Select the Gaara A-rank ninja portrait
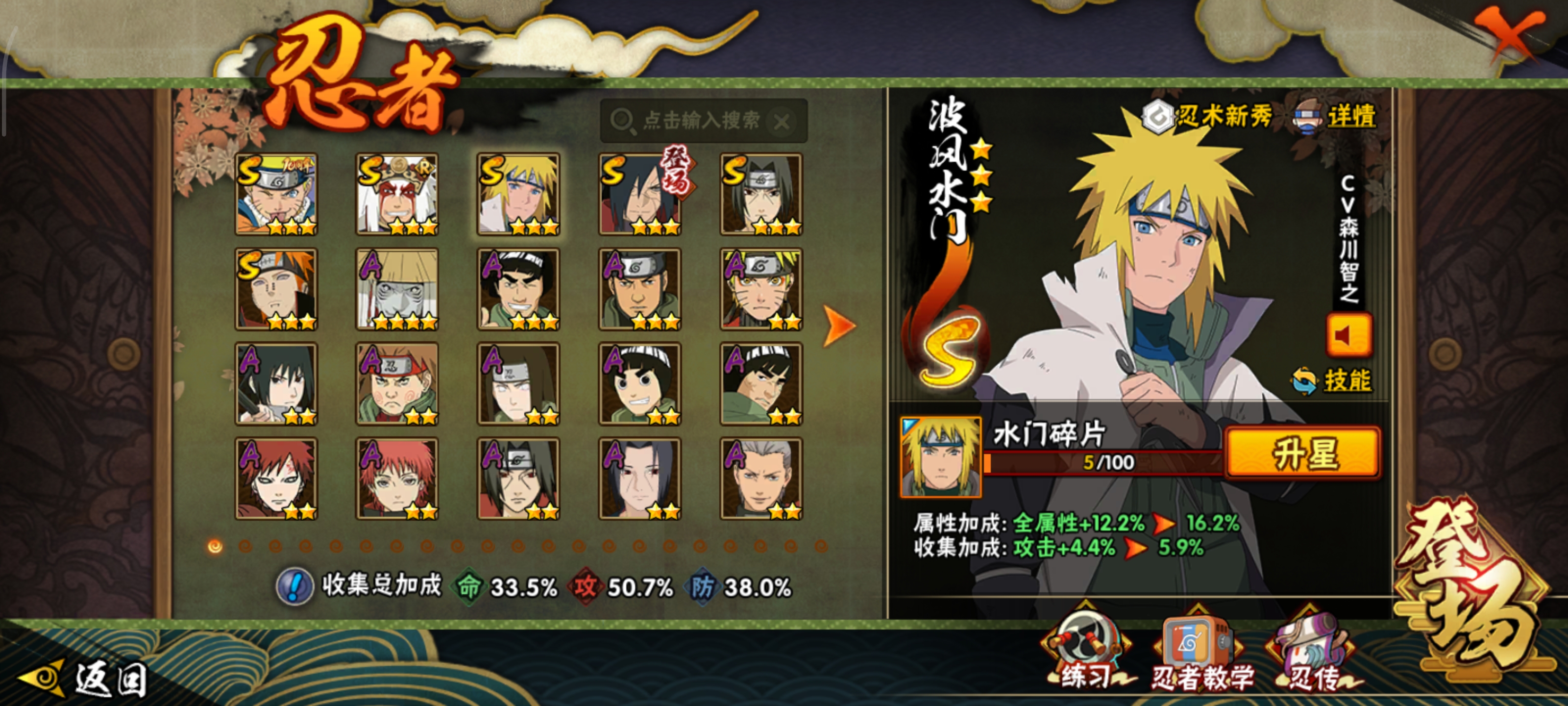The height and width of the screenshot is (706, 1568). coord(276,478)
